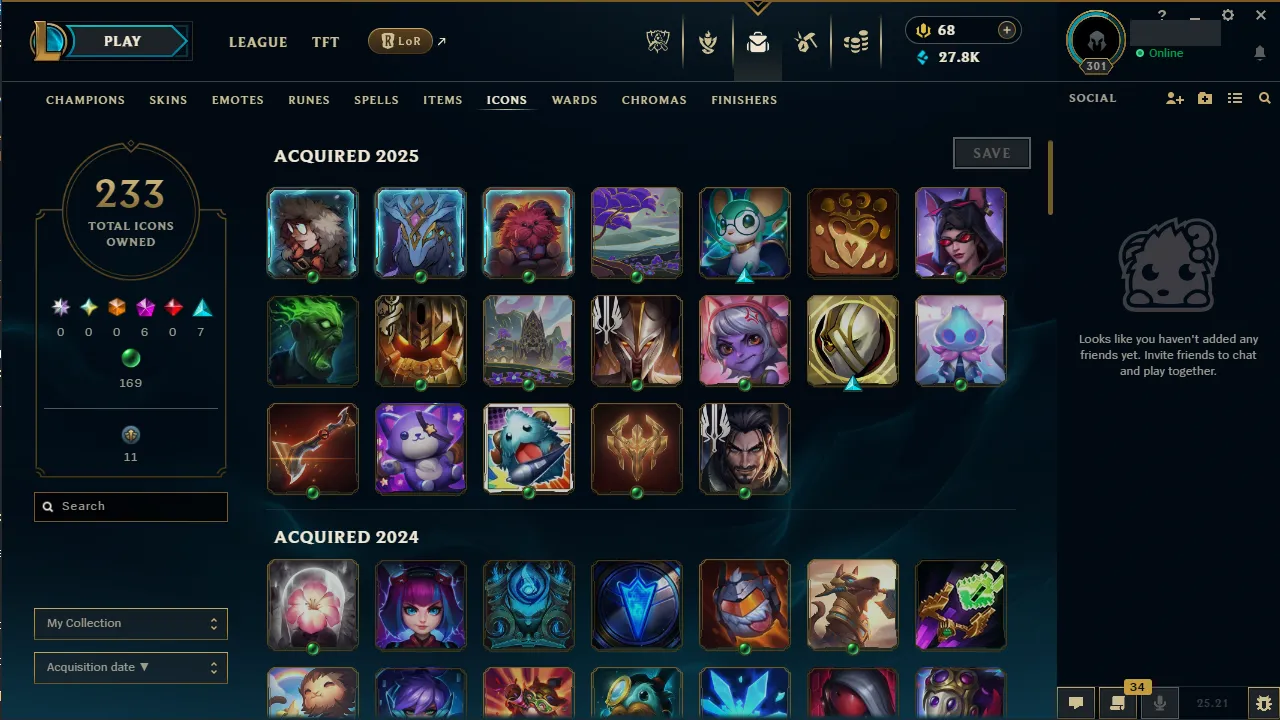Switch to the CHROMAS tab
The height and width of the screenshot is (720, 1280).
click(x=654, y=100)
